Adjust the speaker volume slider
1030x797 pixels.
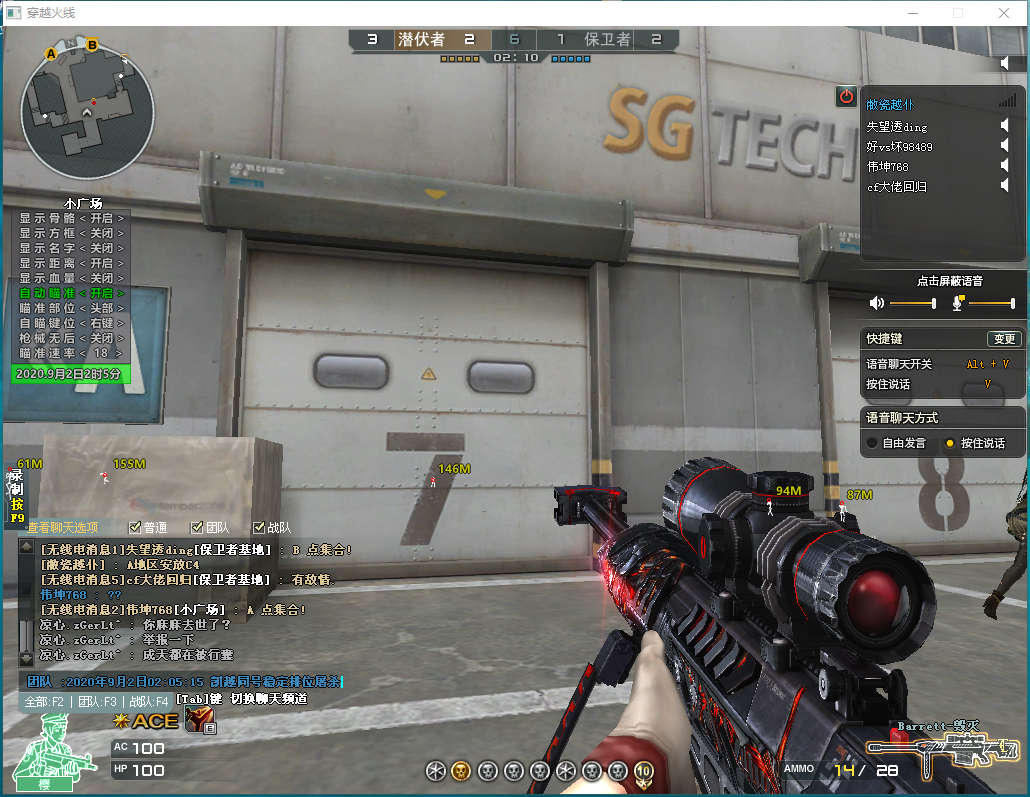tap(934, 303)
